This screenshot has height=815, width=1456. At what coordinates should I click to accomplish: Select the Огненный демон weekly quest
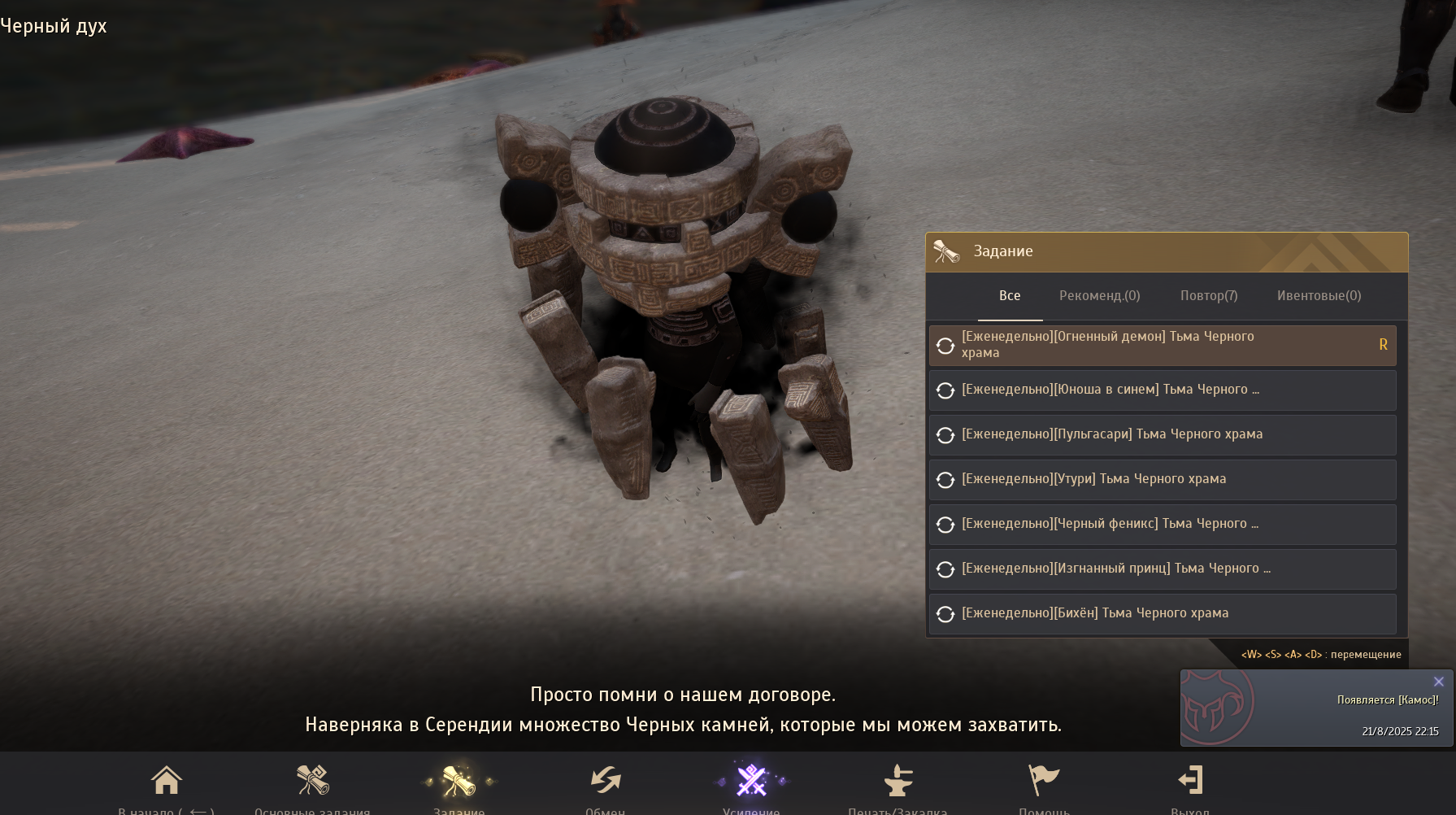[x=1163, y=345]
